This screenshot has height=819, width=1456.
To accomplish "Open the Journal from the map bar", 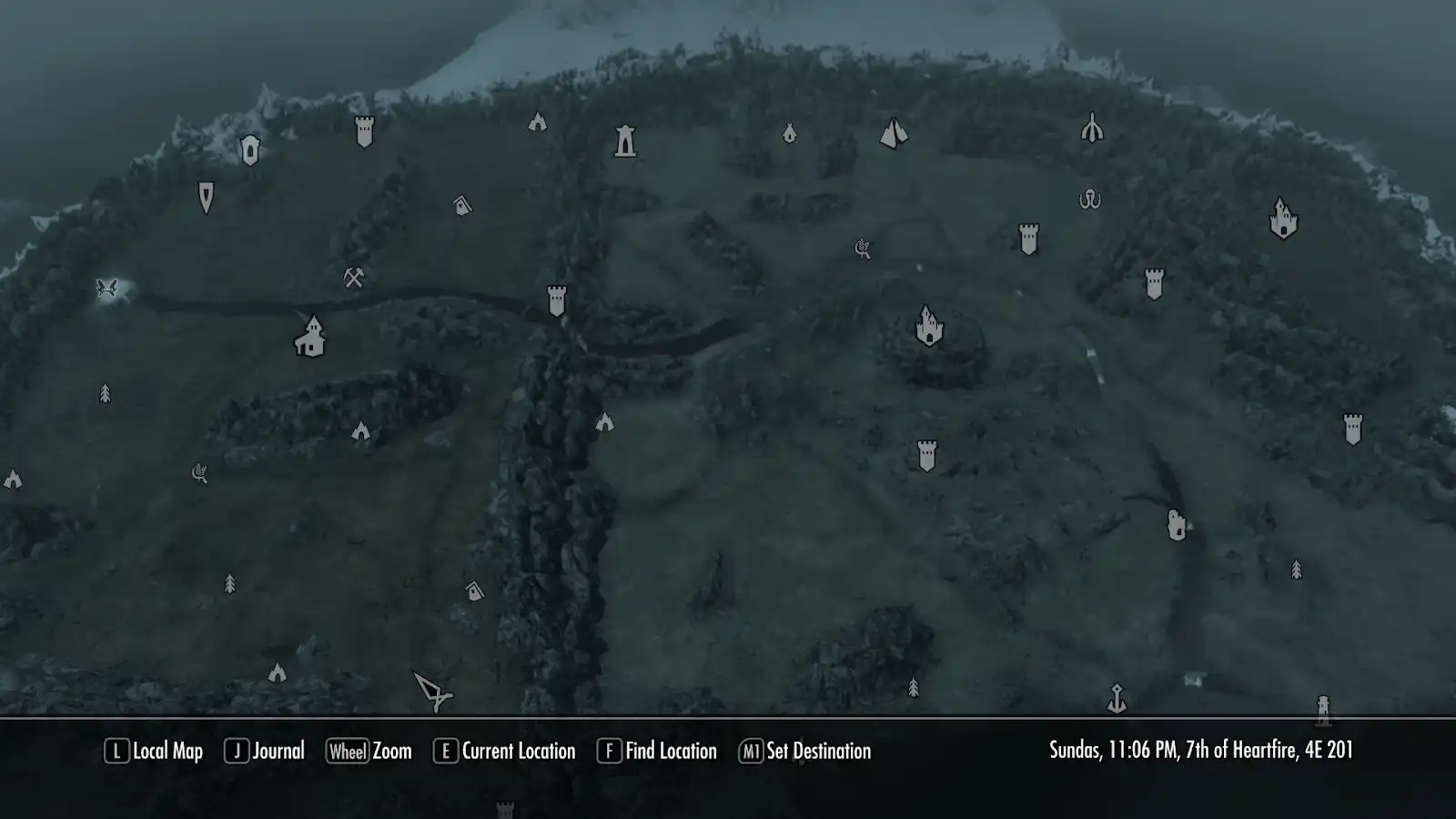I will coord(265,751).
